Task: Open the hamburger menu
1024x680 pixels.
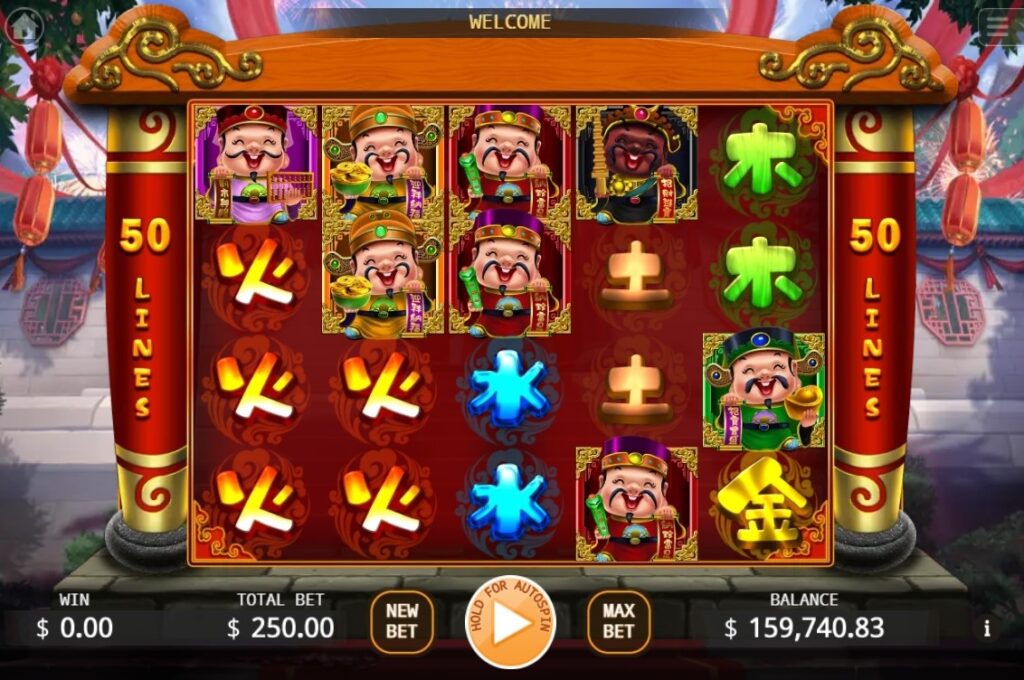Action: pyautogui.click(x=997, y=27)
